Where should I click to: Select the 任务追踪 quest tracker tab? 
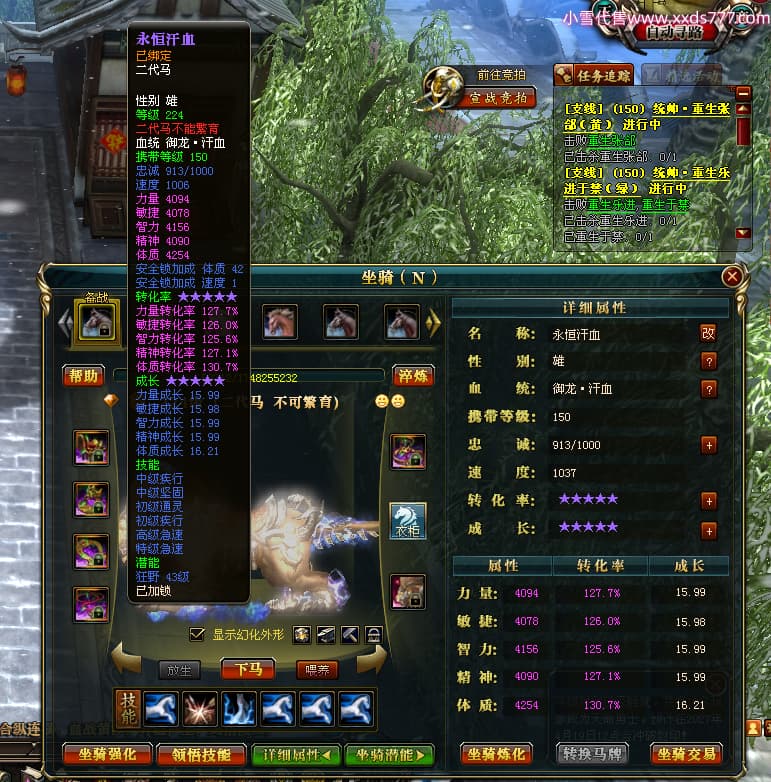[592, 75]
